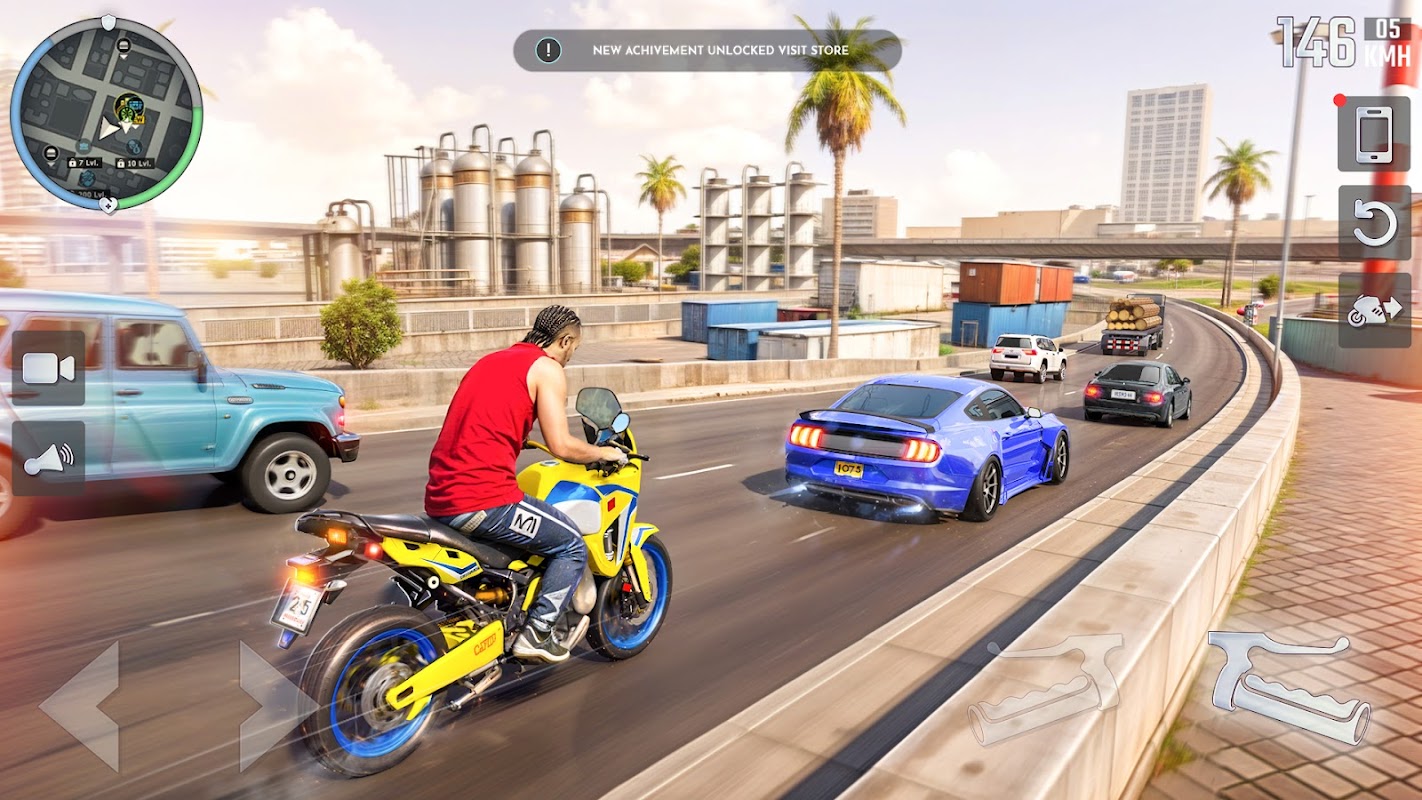Squeeze the brake lever handle

[x=1046, y=688]
